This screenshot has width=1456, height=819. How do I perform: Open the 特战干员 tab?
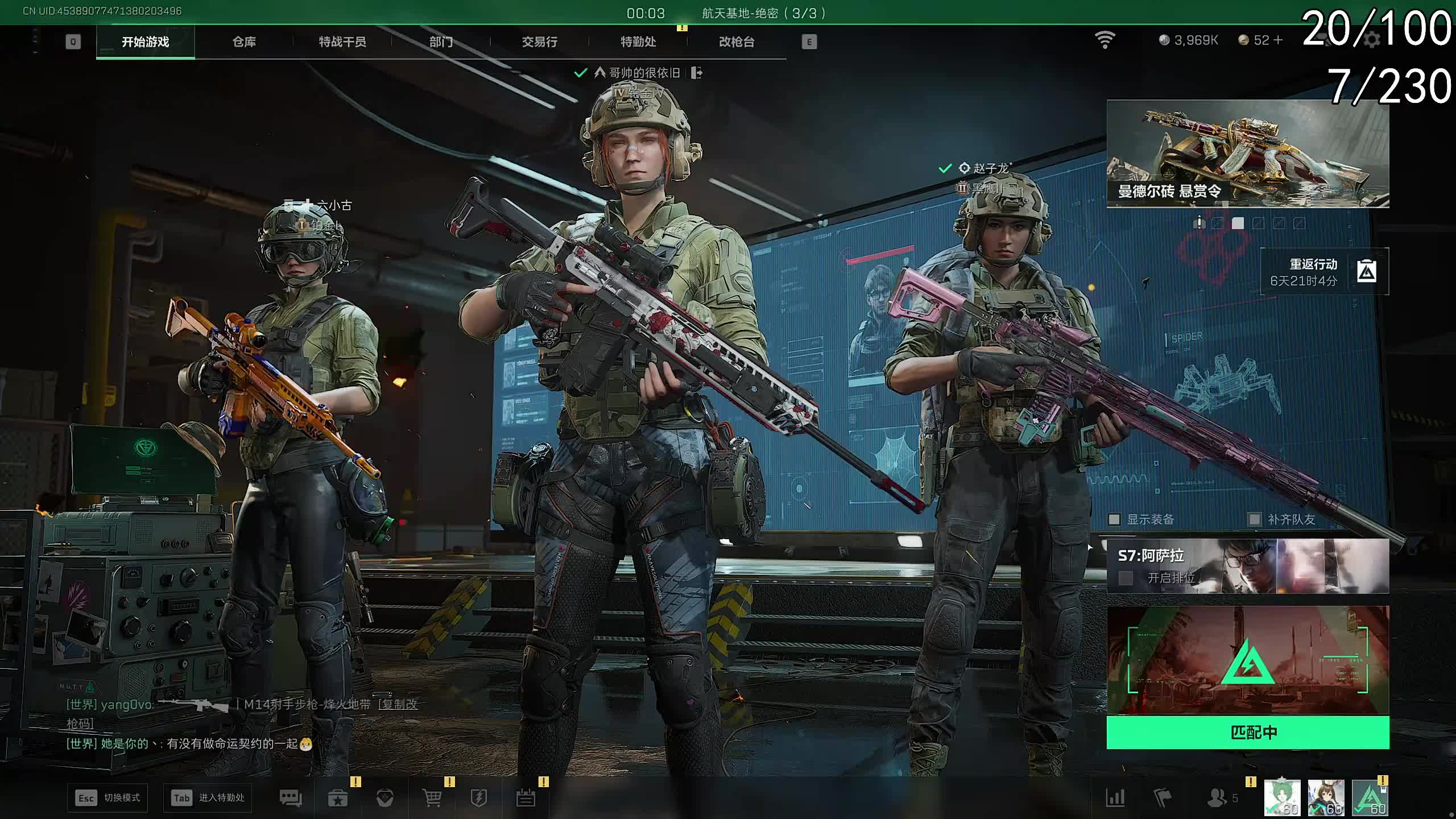coord(342,42)
